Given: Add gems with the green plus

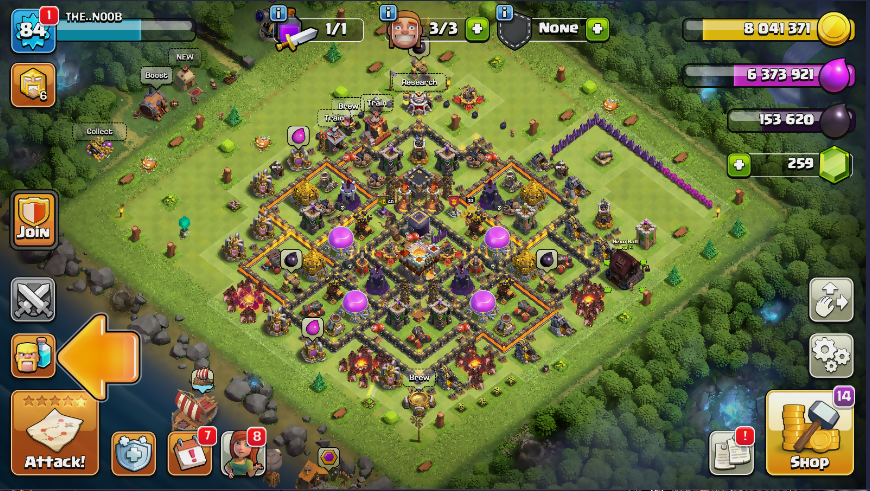Looking at the screenshot, I should 739,164.
